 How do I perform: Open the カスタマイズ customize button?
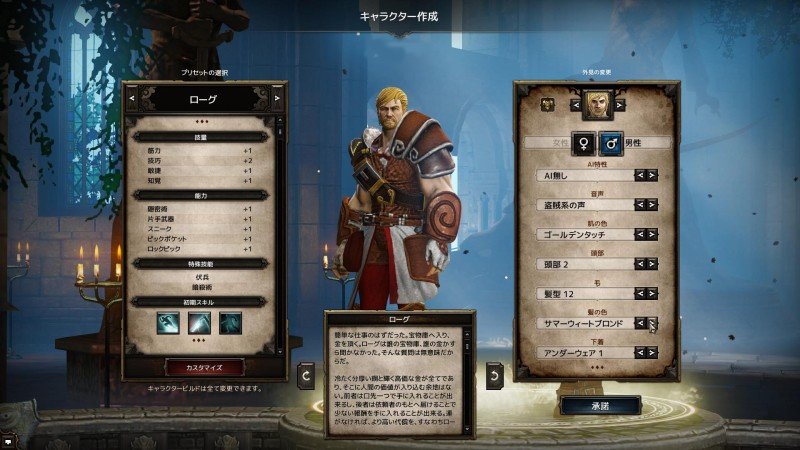pyautogui.click(x=203, y=367)
